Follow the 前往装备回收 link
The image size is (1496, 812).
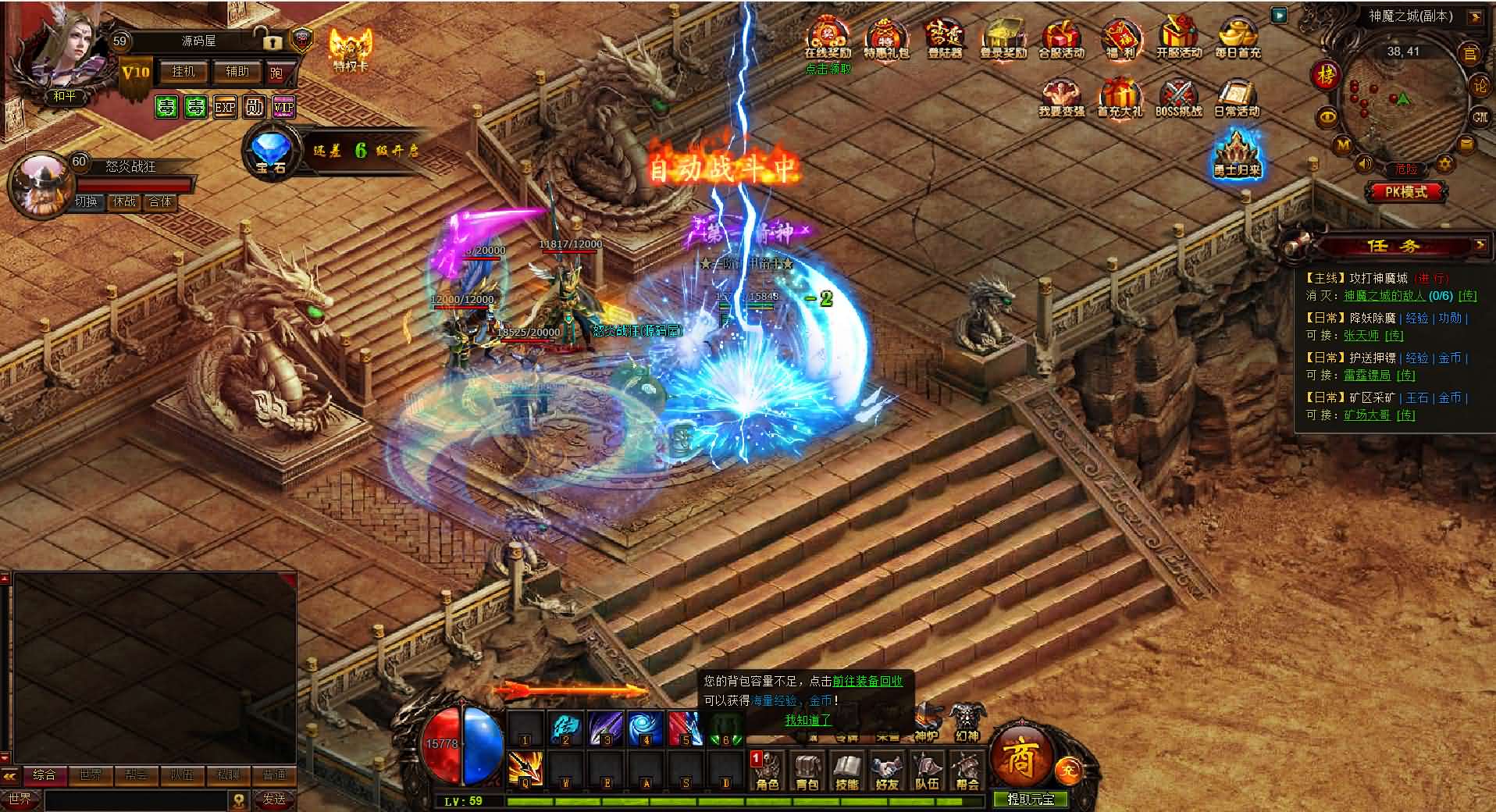(867, 681)
